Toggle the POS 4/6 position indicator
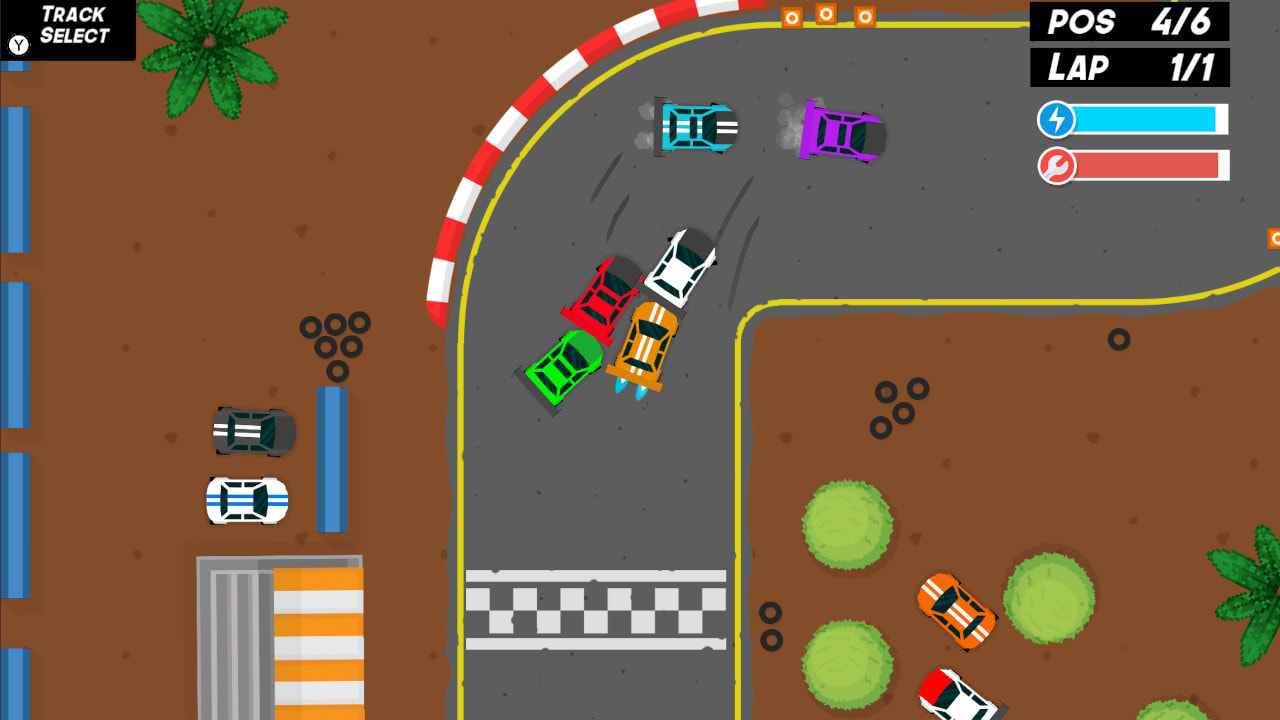 point(1128,22)
